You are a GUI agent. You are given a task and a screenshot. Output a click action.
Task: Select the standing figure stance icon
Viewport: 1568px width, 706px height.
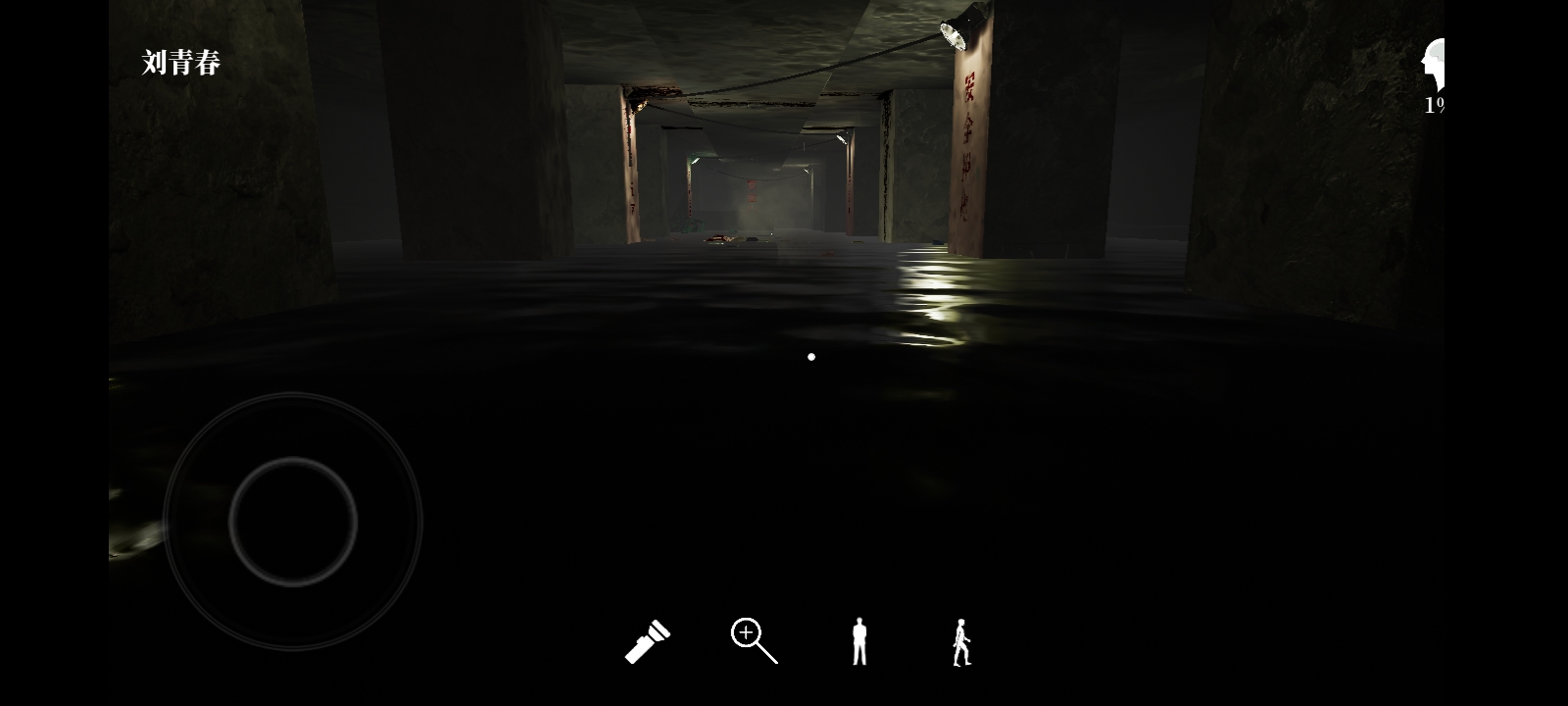[859, 641]
